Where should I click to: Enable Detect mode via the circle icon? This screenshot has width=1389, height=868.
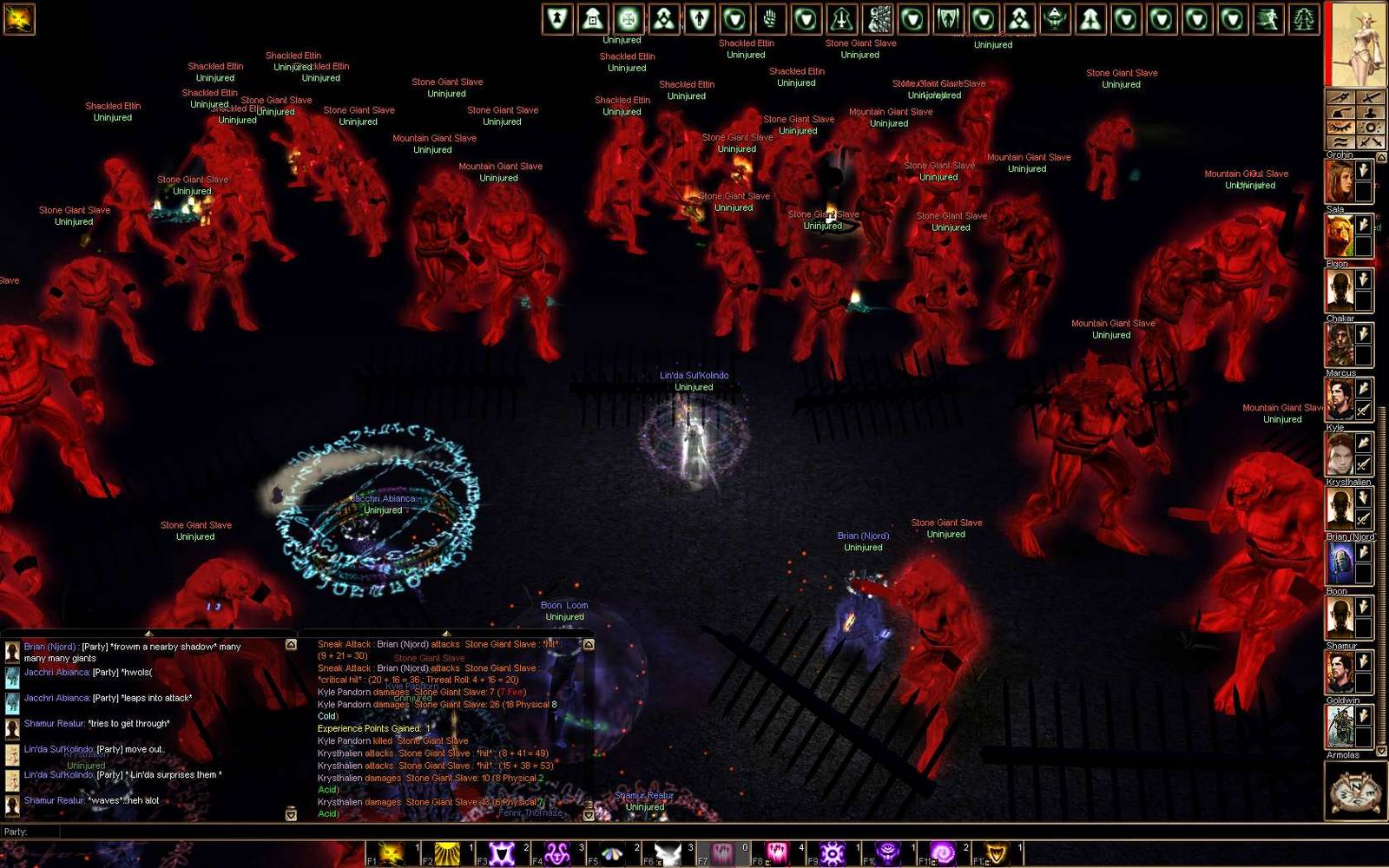click(x=1369, y=126)
